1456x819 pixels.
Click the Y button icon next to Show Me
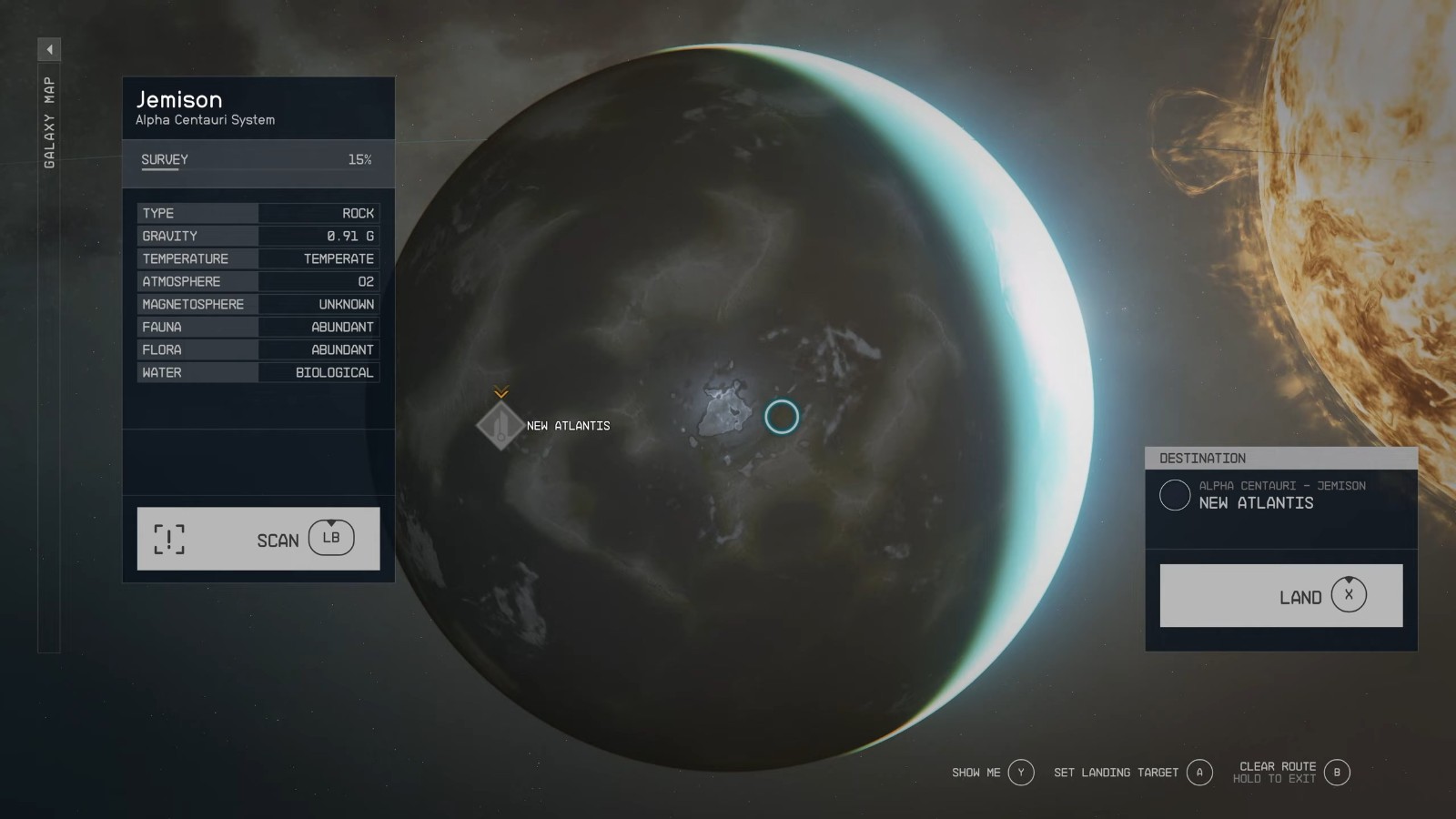pyautogui.click(x=1021, y=772)
